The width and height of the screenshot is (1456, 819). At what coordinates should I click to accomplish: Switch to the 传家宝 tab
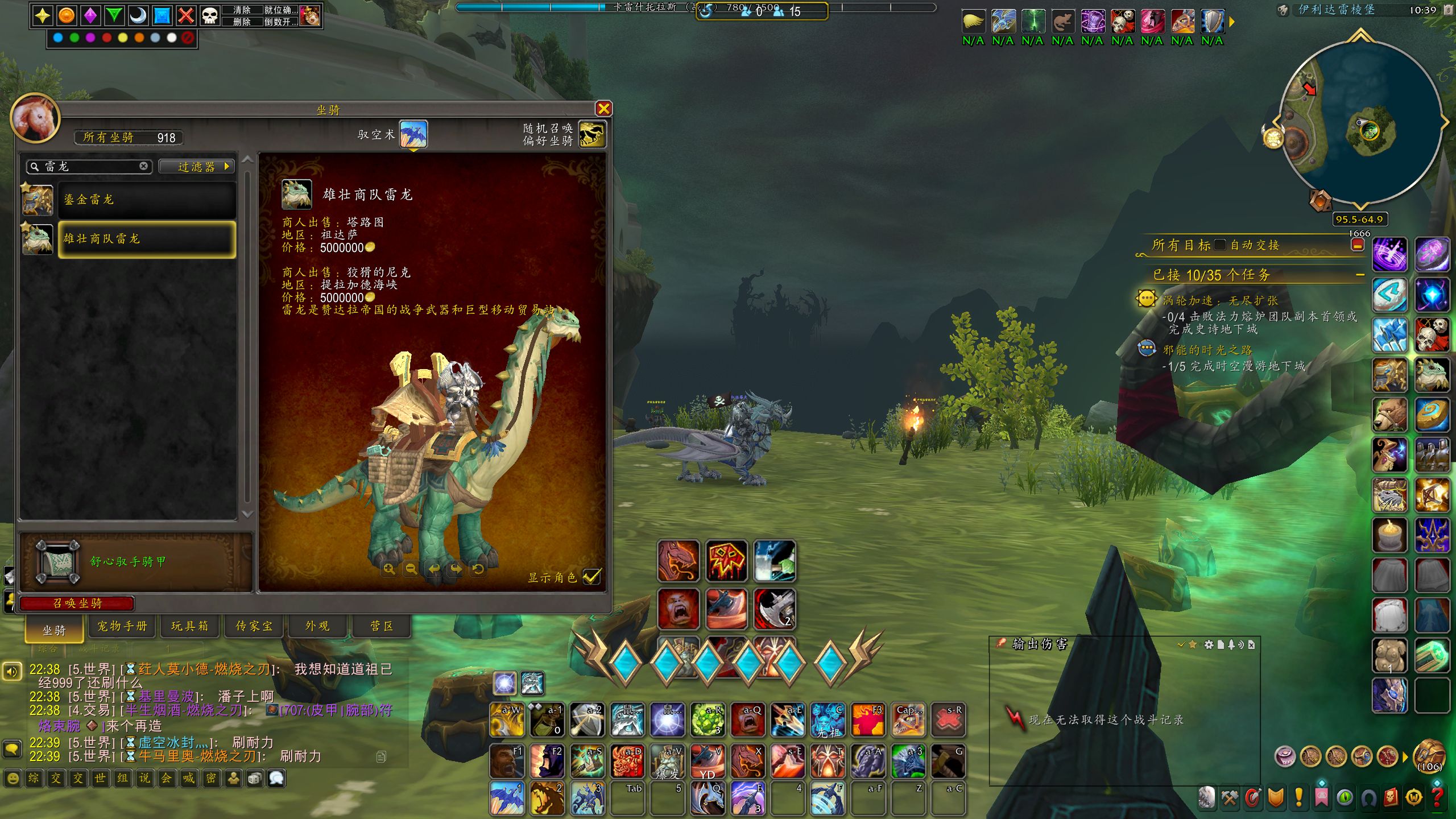tap(254, 626)
